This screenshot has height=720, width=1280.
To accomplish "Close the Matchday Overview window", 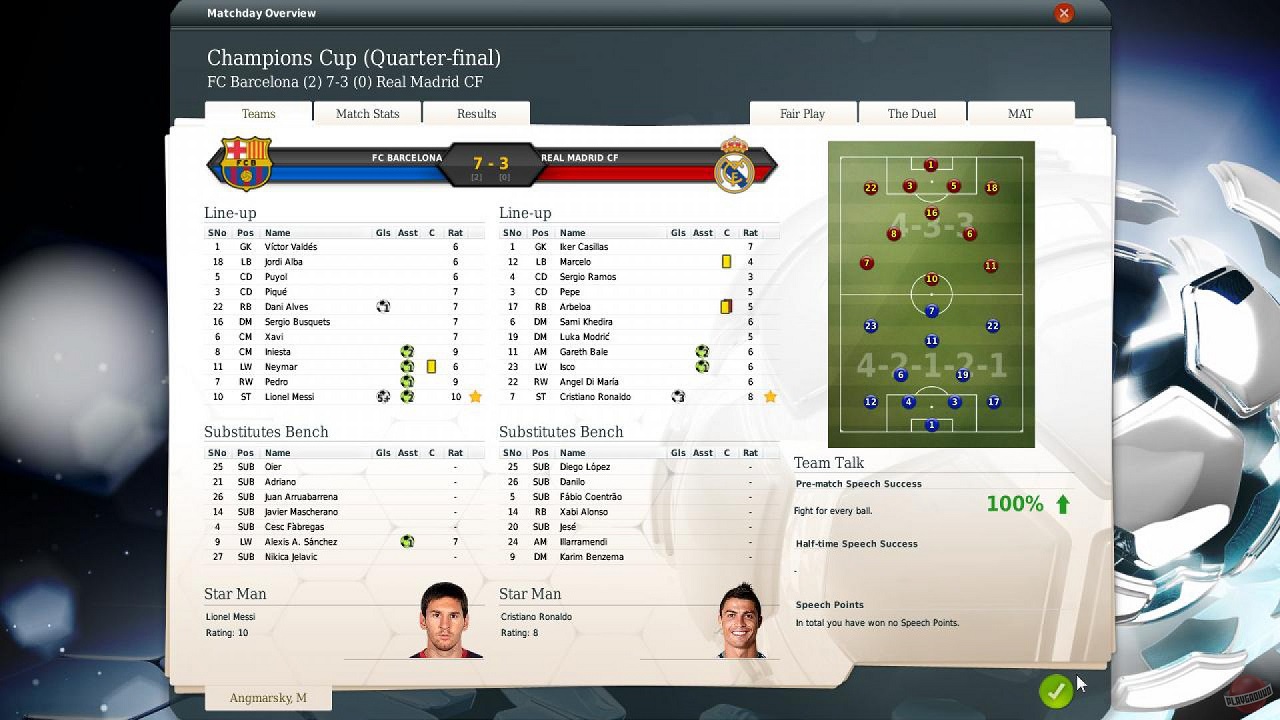I will click(x=1064, y=13).
